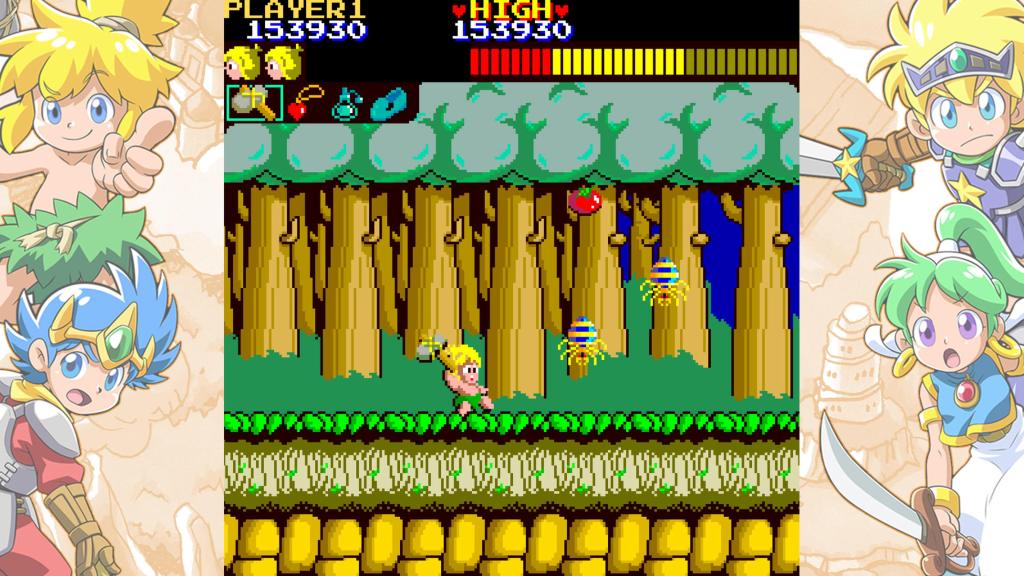
Task: Choose the teal perfume bottle item
Action: pos(345,103)
